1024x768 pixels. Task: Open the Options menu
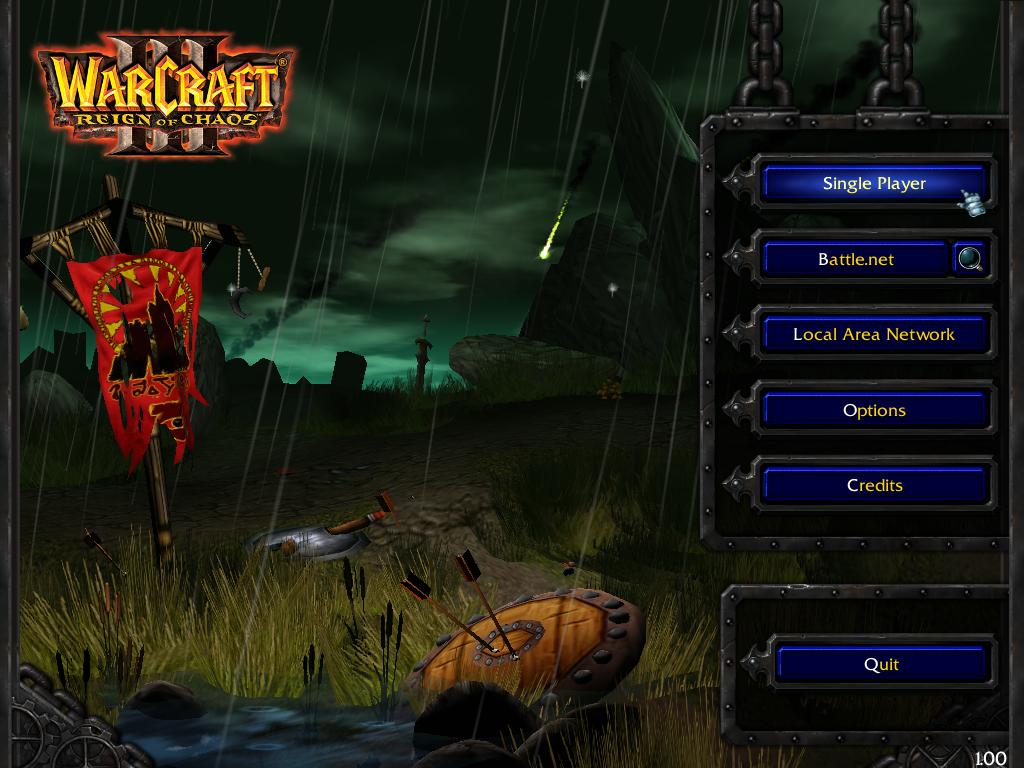coord(874,411)
